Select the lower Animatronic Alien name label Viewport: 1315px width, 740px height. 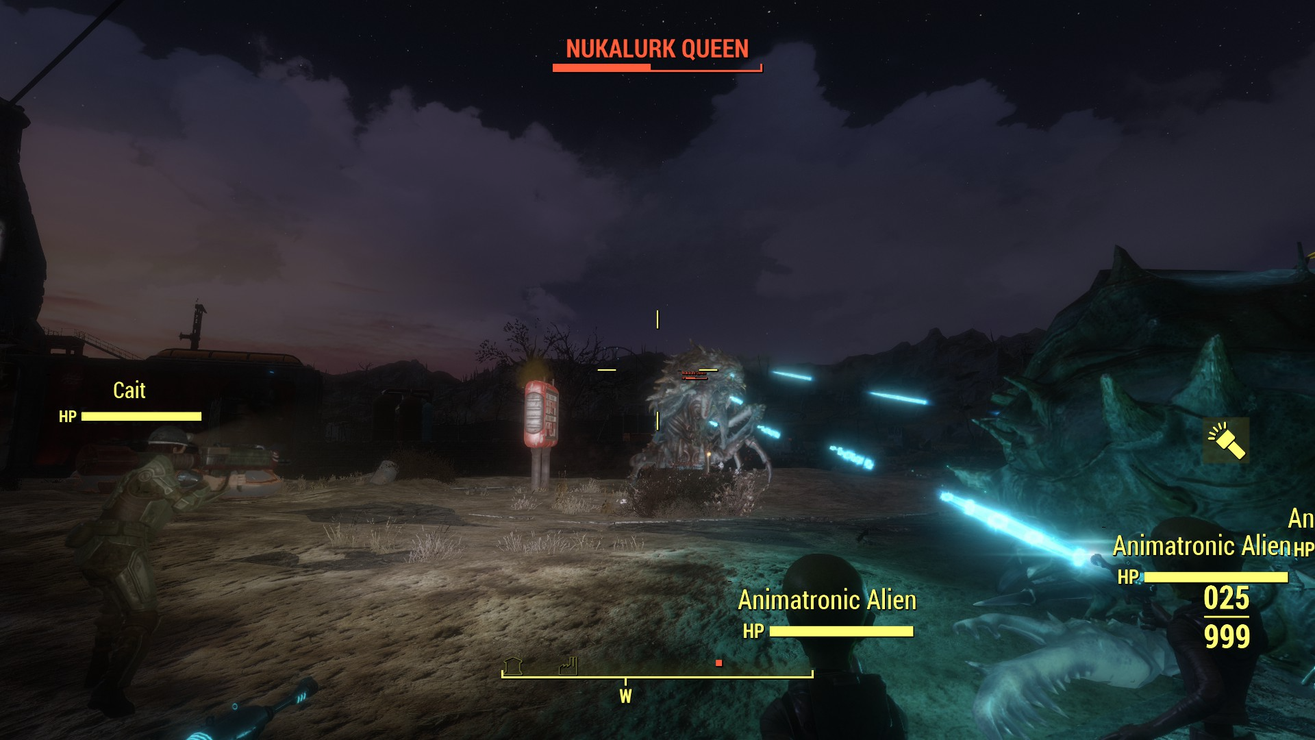pos(828,601)
